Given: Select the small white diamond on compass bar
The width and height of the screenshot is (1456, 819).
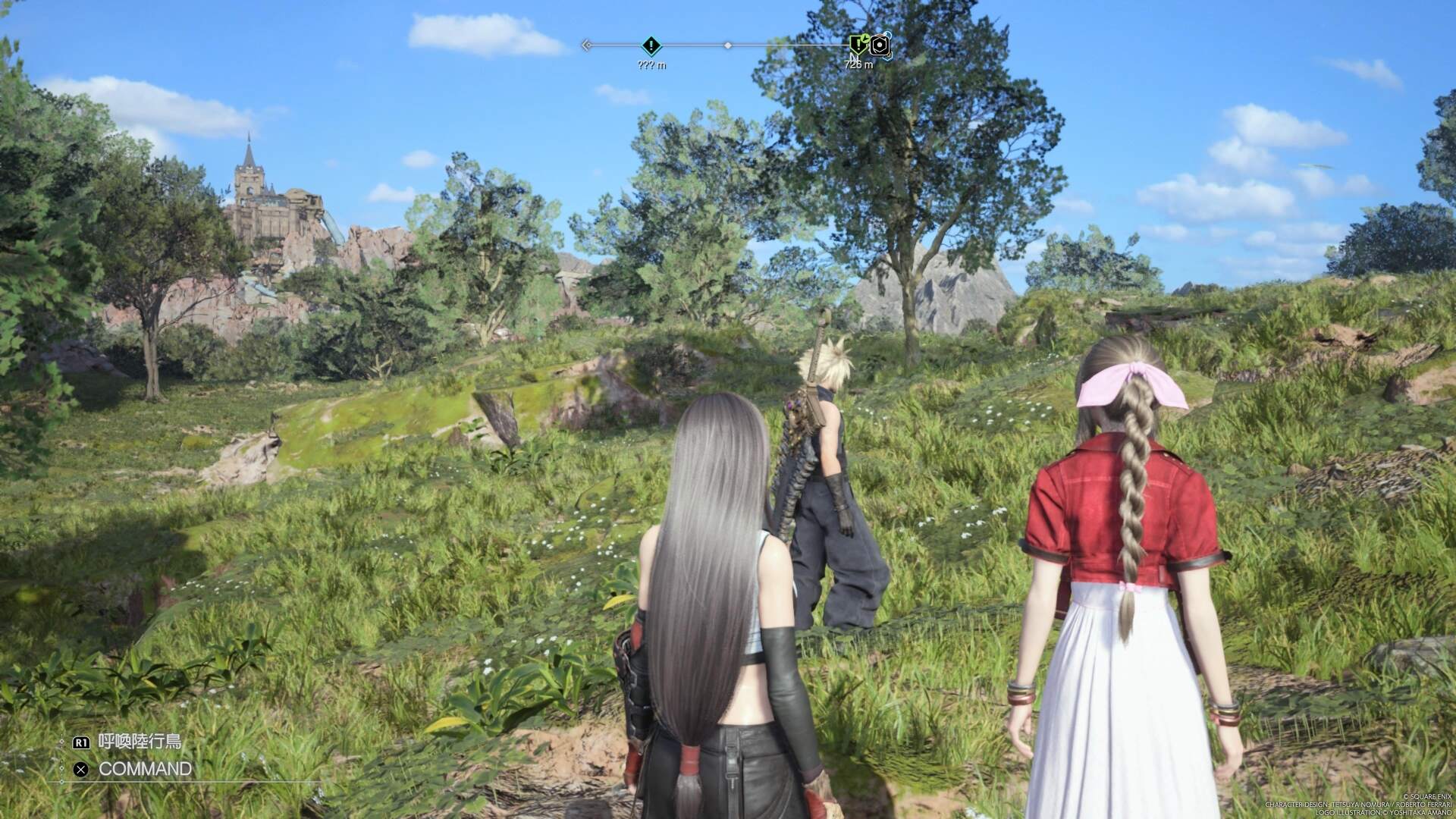Looking at the screenshot, I should (x=728, y=45).
